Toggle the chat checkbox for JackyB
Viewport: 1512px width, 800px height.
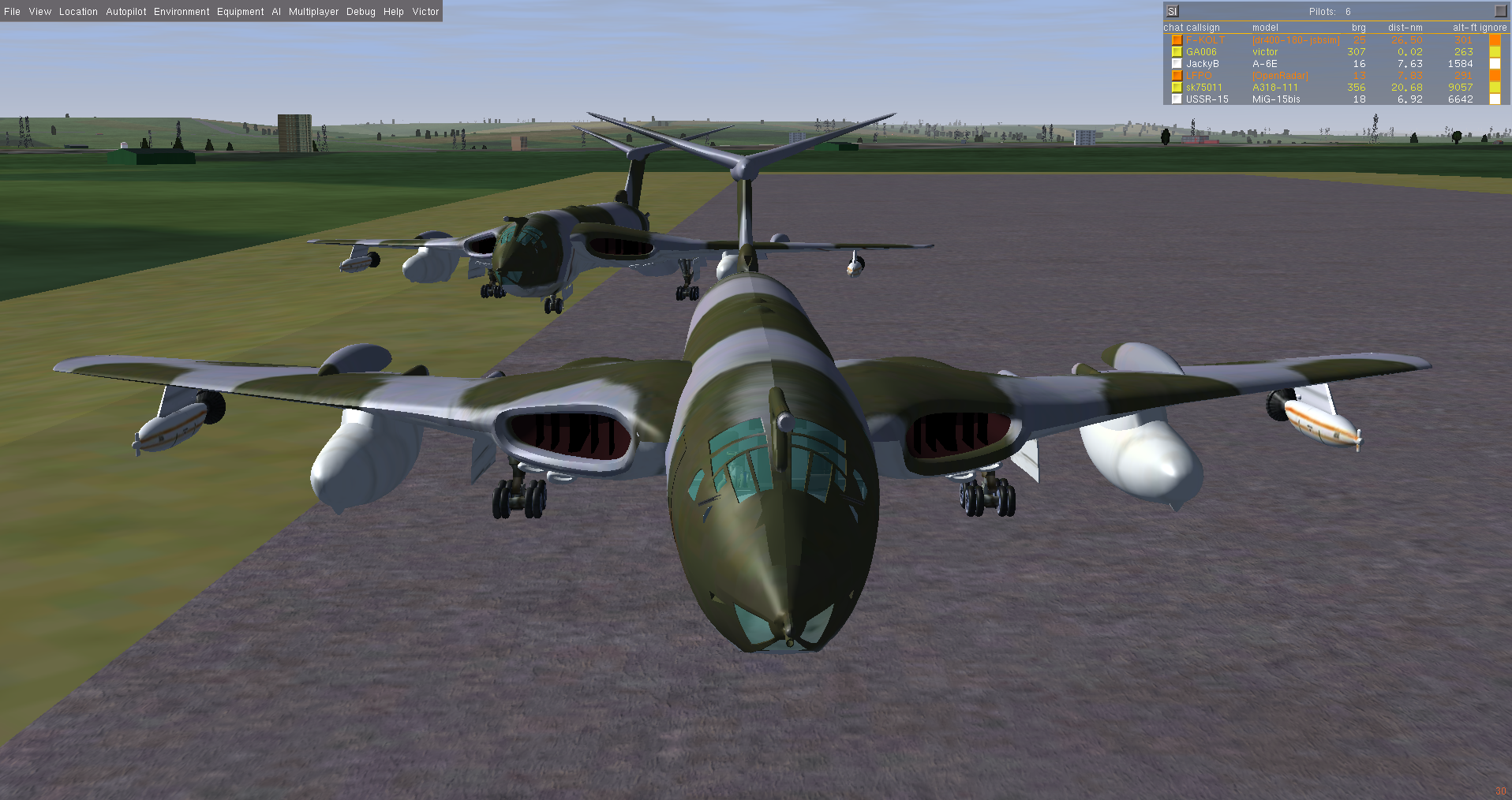pyautogui.click(x=1177, y=64)
